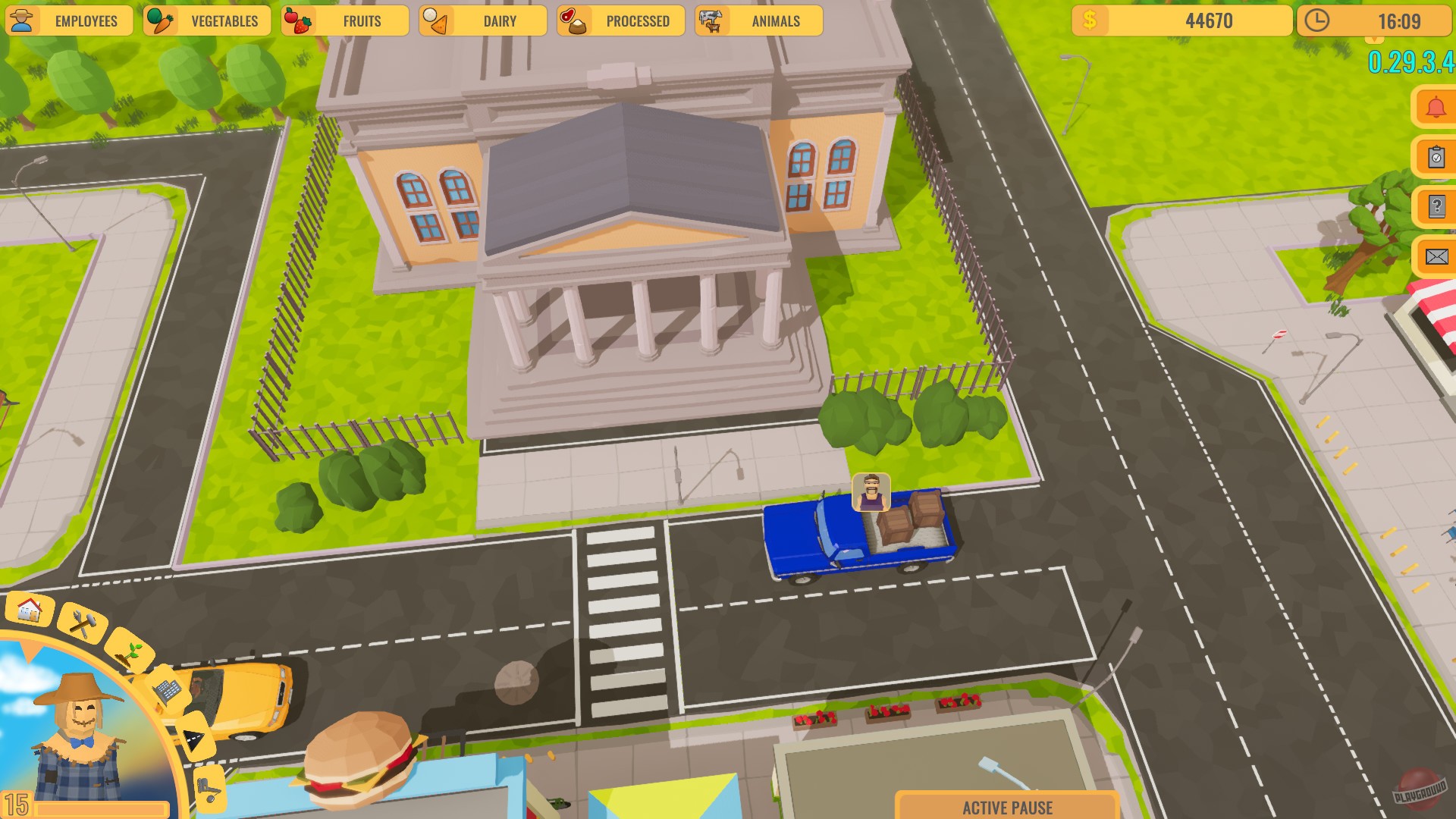Screen dimensions: 1456x819
Task: Click the dollar coin icon in the money bar
Action: [1089, 20]
